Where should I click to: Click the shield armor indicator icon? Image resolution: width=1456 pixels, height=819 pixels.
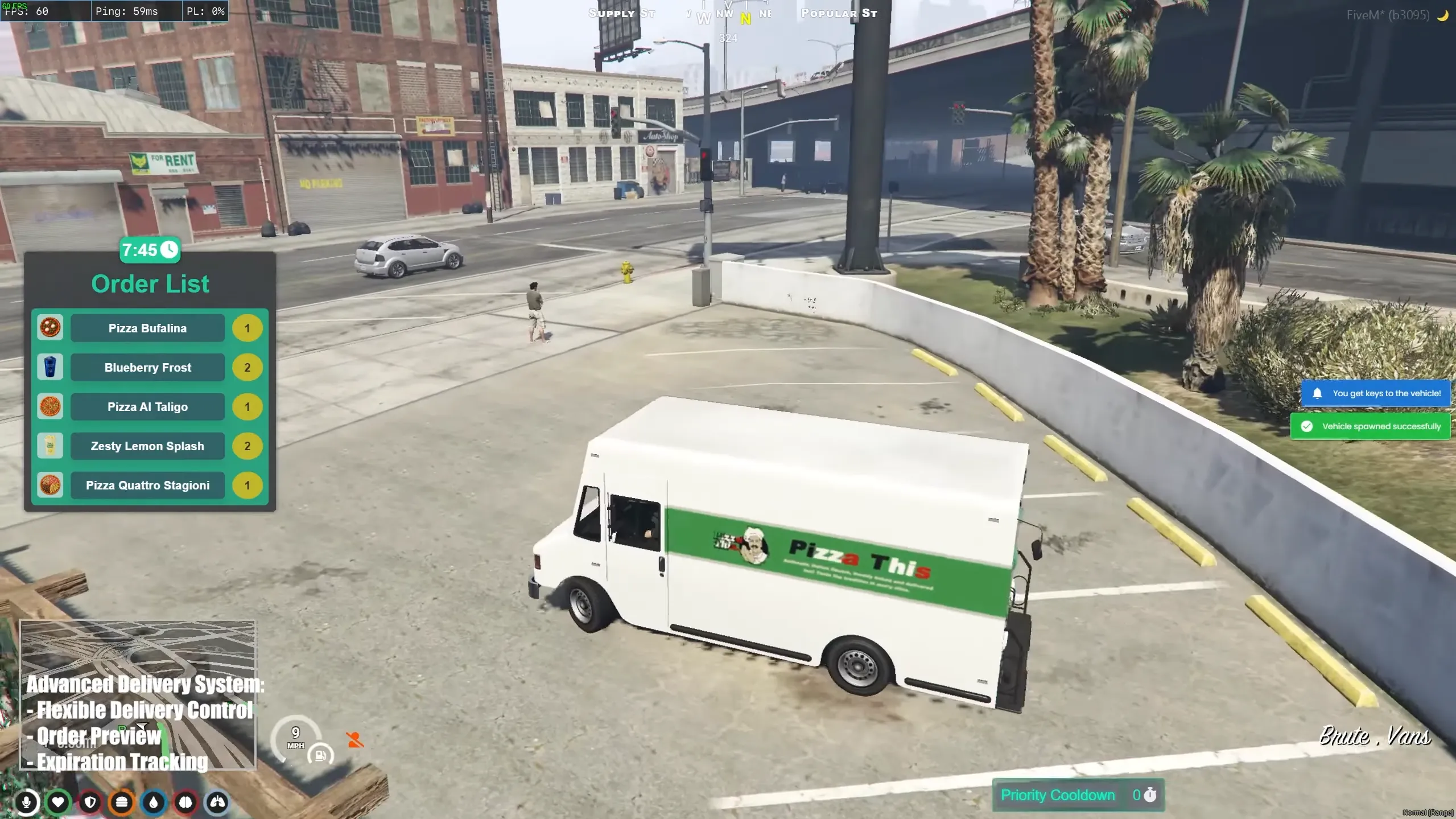point(90,802)
